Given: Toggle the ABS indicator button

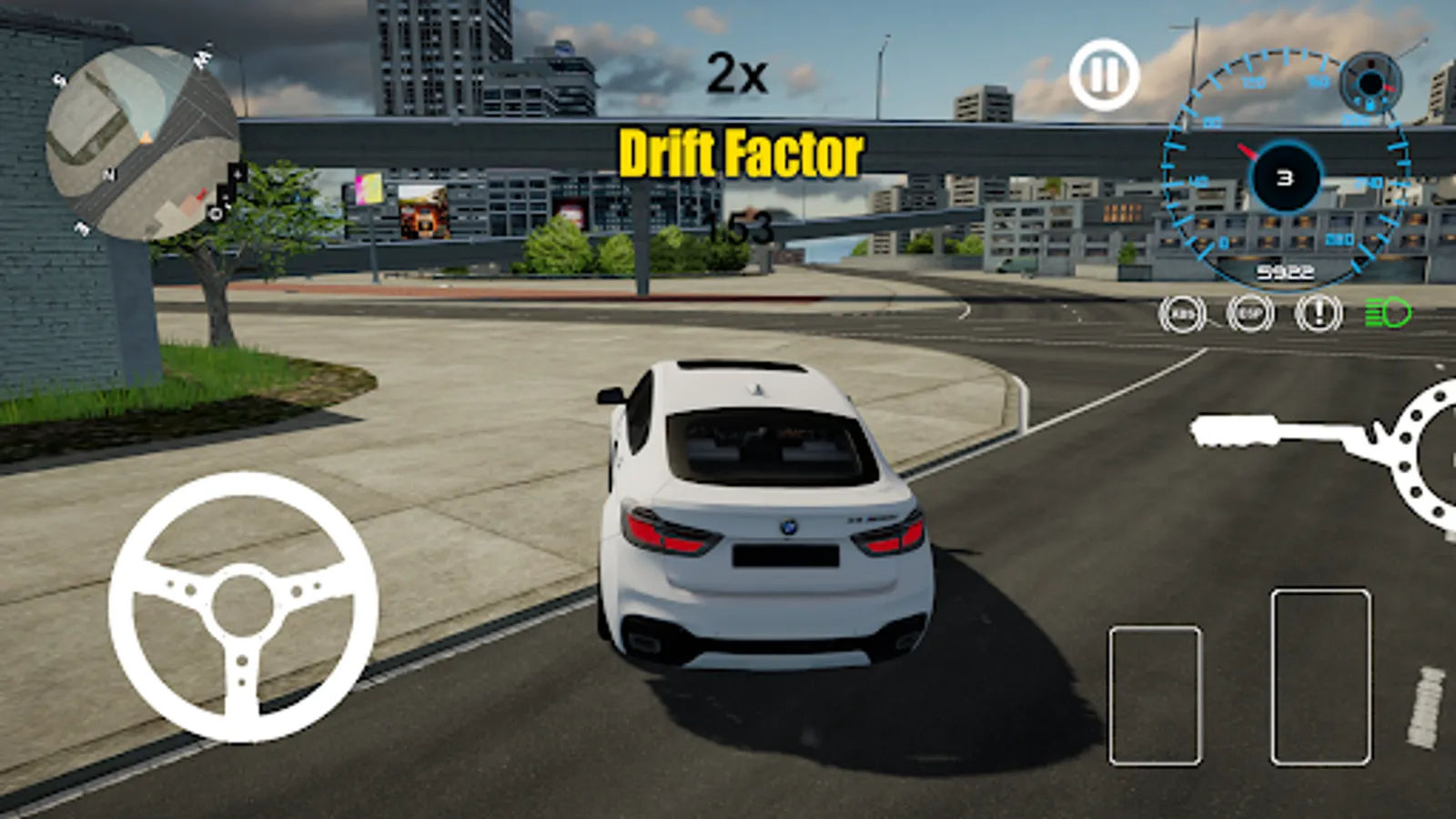Looking at the screenshot, I should coord(1182,314).
